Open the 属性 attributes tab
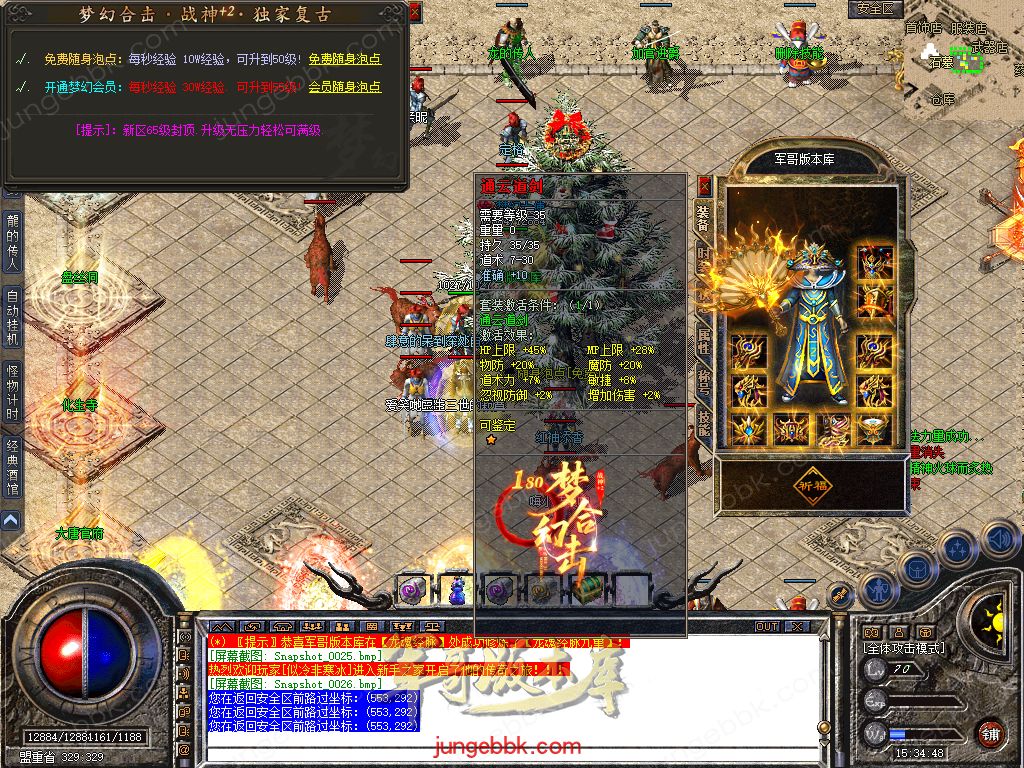 click(x=703, y=337)
